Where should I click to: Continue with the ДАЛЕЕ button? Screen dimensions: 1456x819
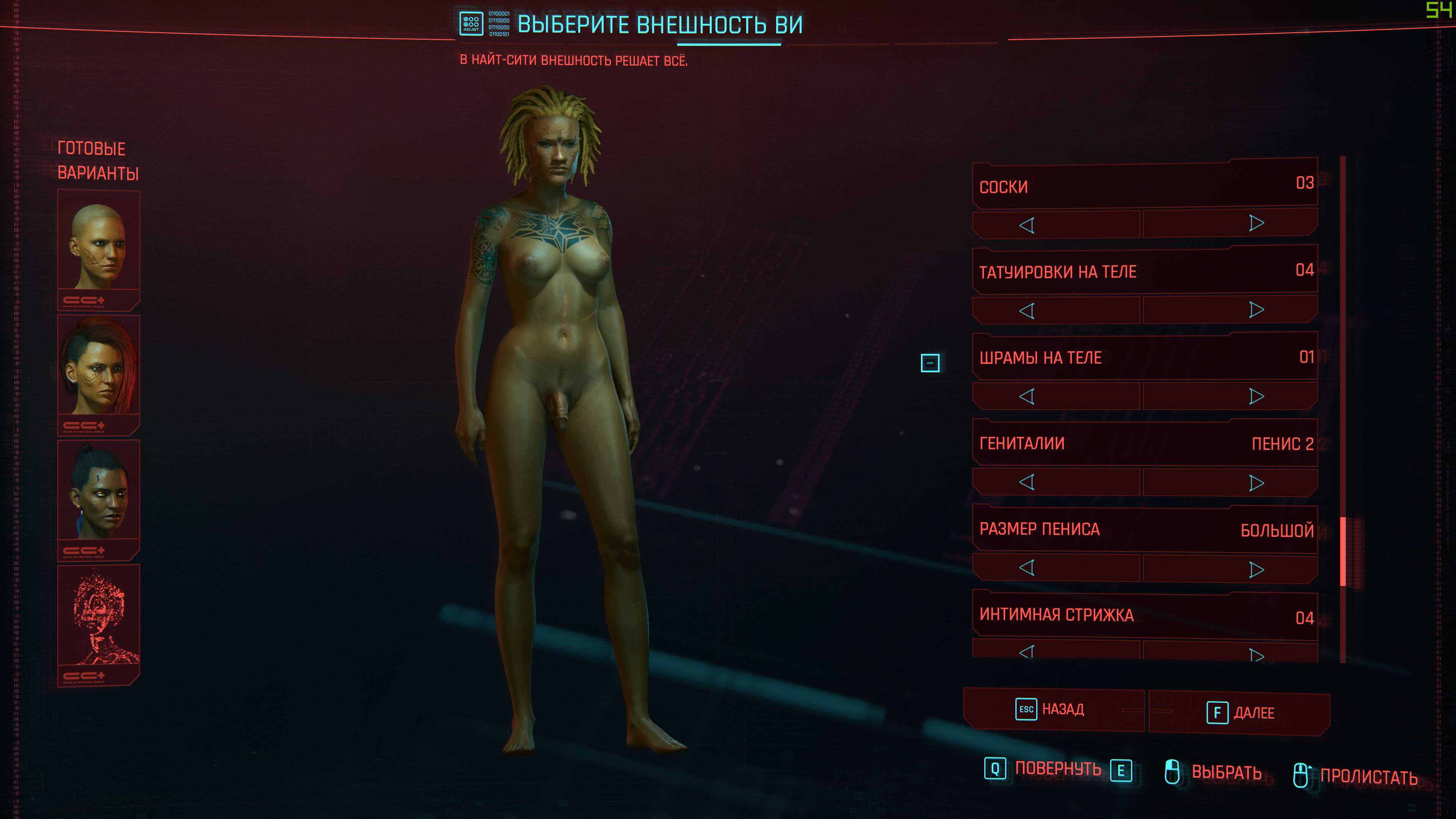click(x=1240, y=713)
